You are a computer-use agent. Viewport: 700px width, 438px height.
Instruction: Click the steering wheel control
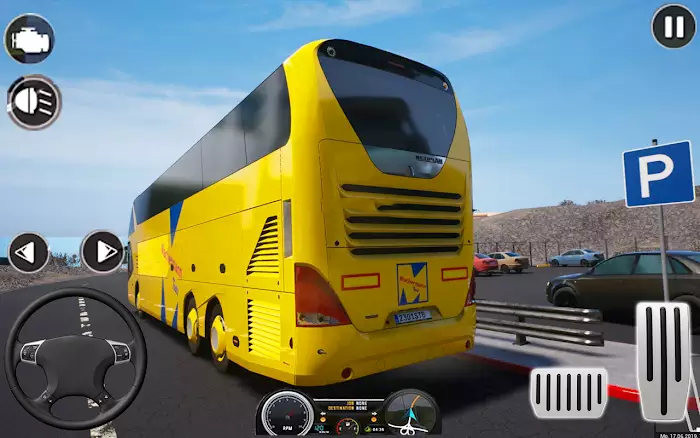click(x=75, y=359)
